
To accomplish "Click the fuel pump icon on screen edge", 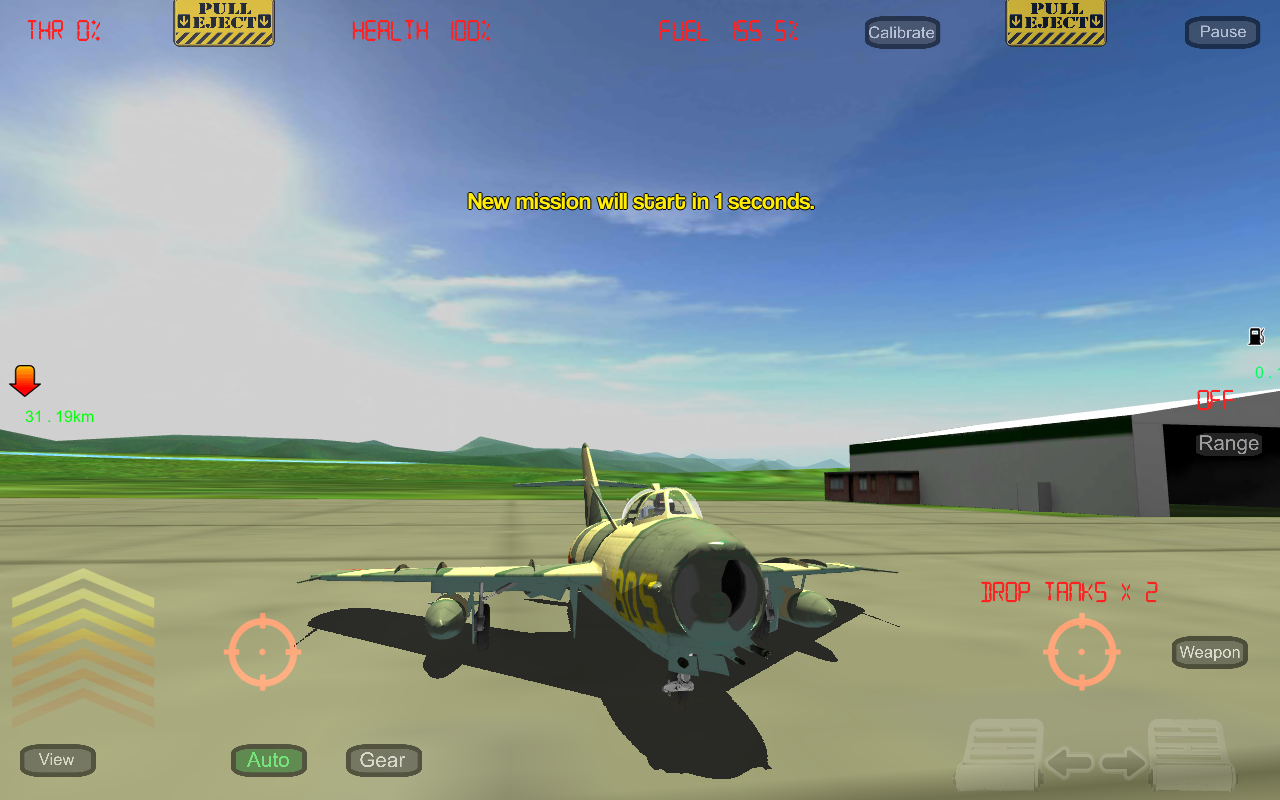I will 1257,336.
